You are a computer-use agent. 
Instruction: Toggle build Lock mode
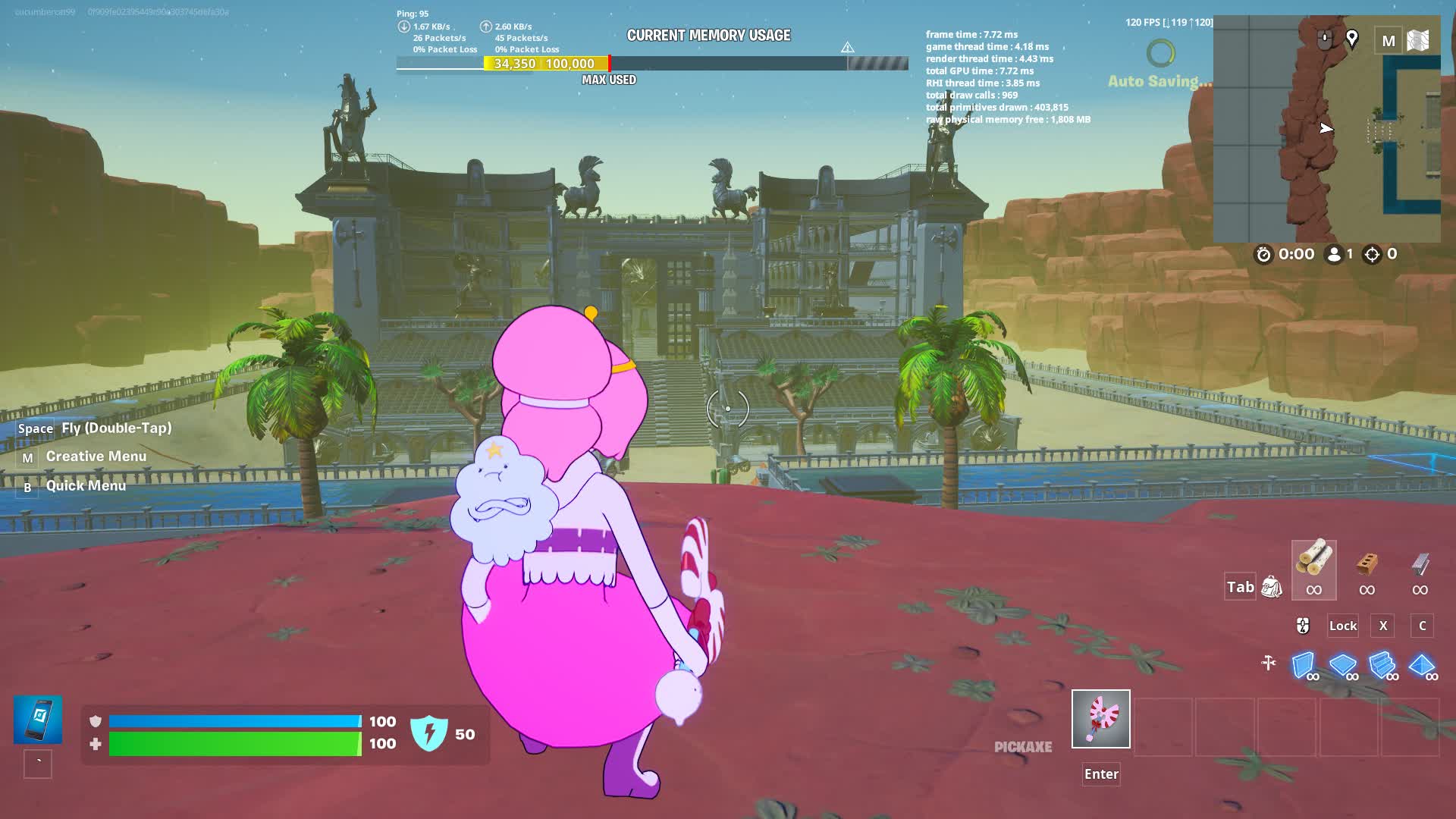click(x=1342, y=626)
